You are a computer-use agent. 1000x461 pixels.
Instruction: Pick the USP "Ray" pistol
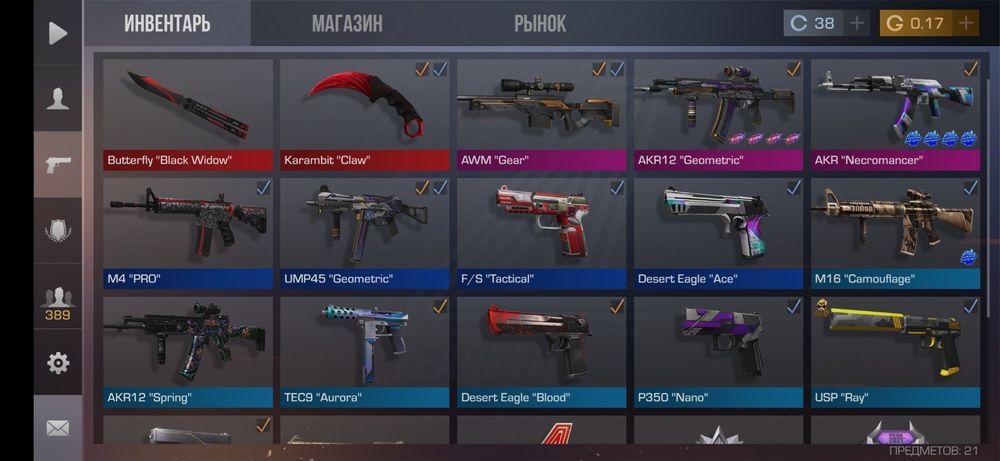896,350
